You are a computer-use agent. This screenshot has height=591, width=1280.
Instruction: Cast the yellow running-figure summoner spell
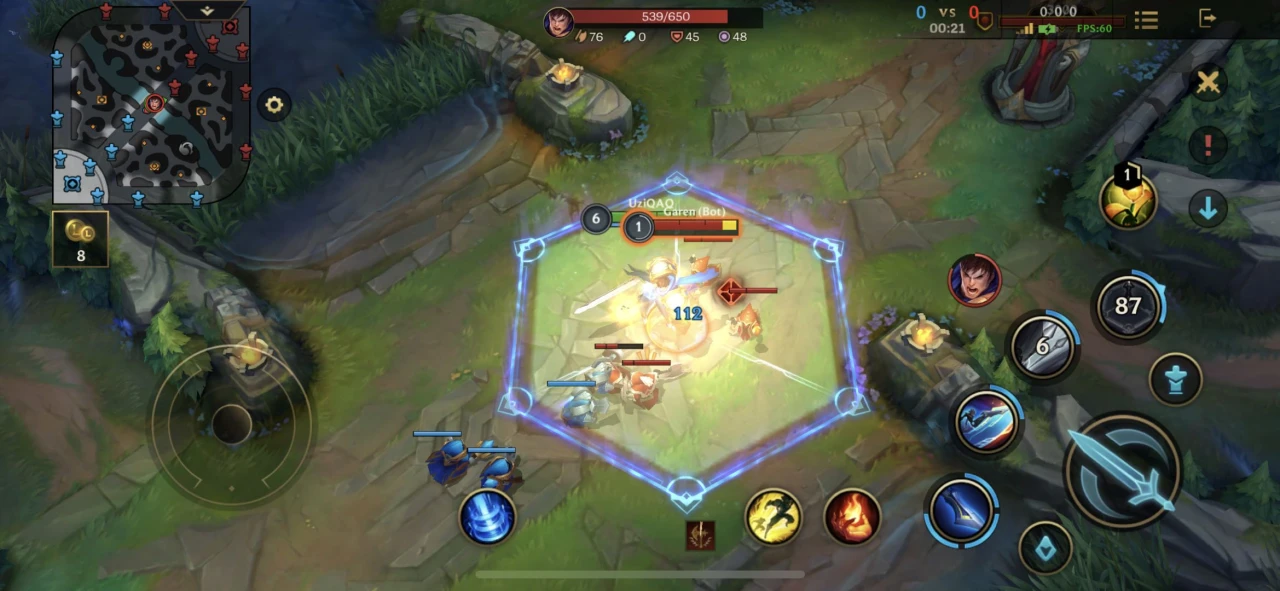(x=774, y=517)
